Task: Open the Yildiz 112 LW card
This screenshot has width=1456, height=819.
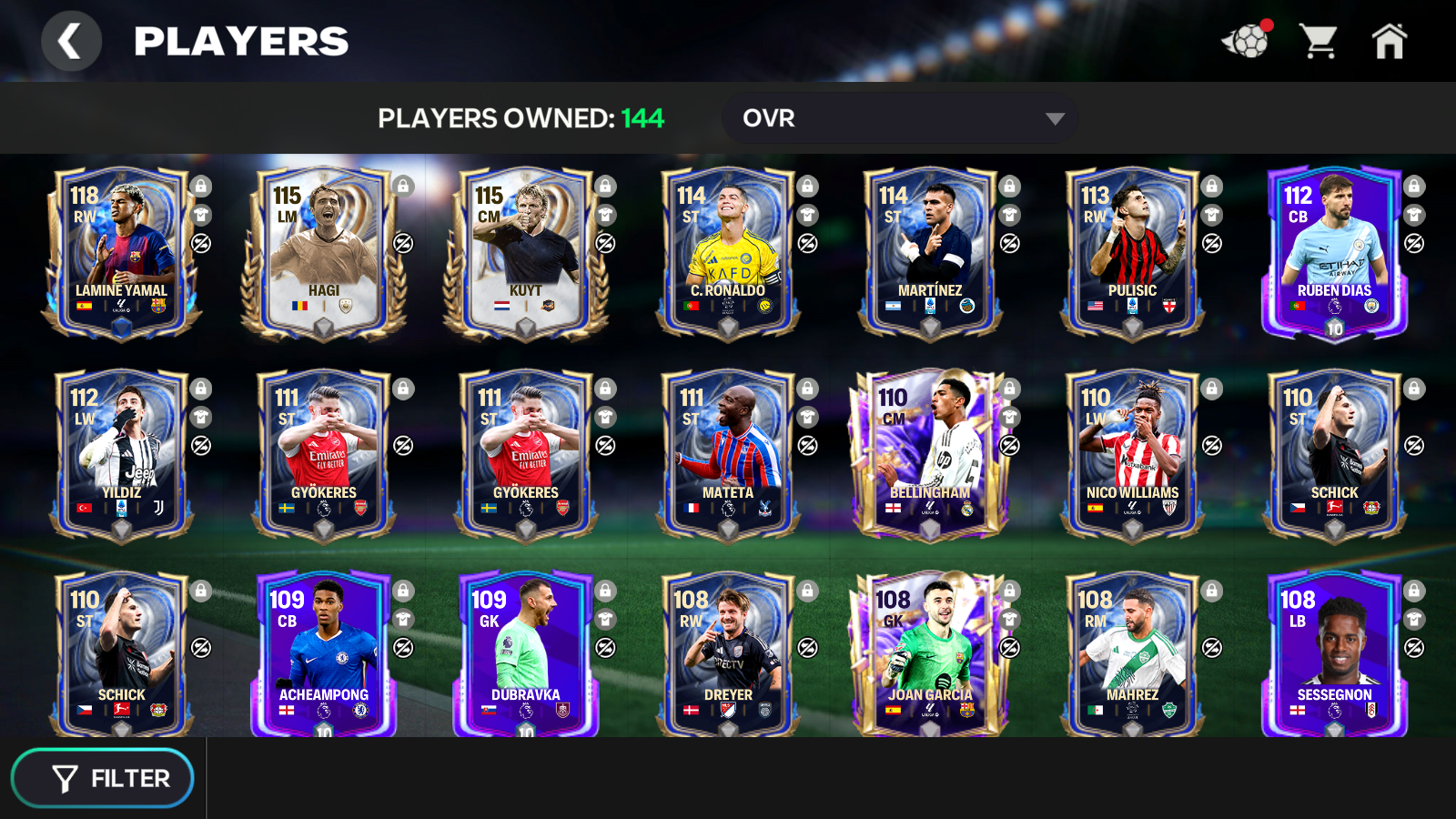Action: pos(121,454)
